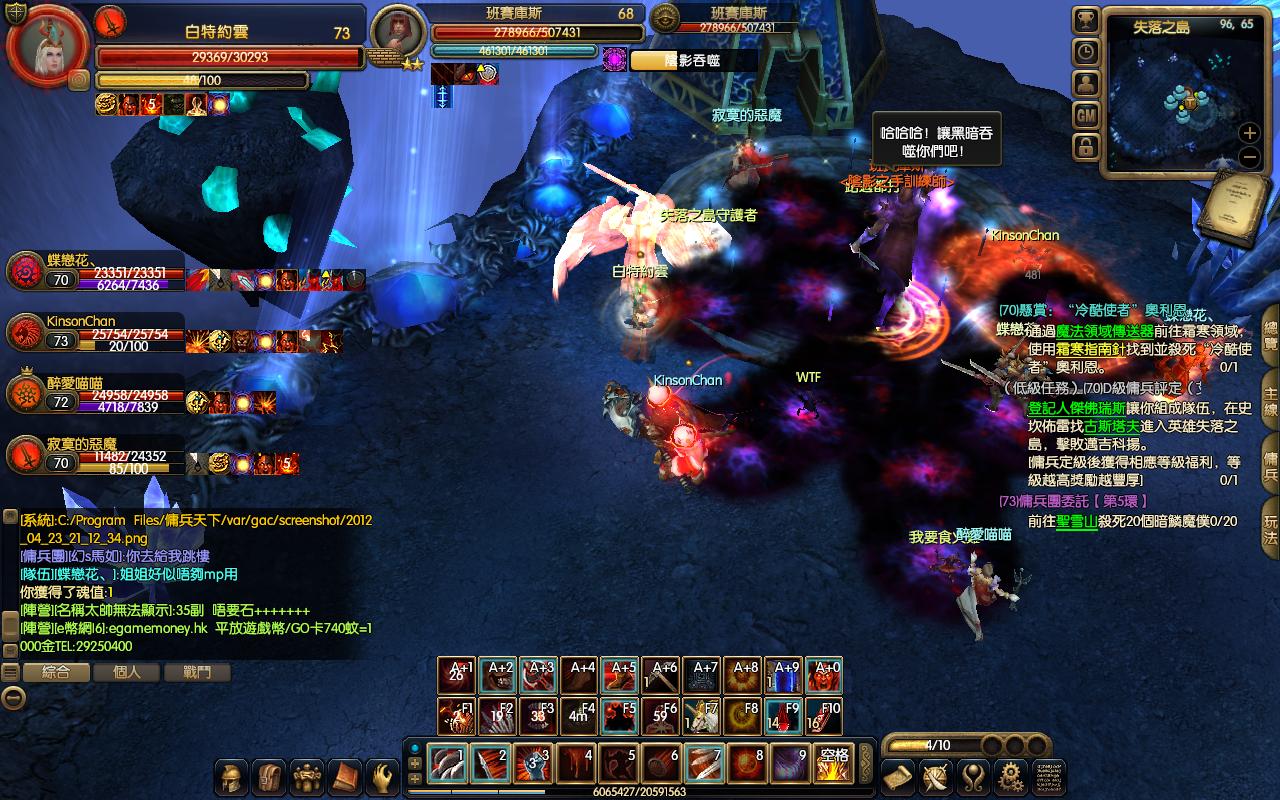Switch to the 戰鬥 chat tab
Viewport: 1280px width, 800px height.
(x=198, y=672)
